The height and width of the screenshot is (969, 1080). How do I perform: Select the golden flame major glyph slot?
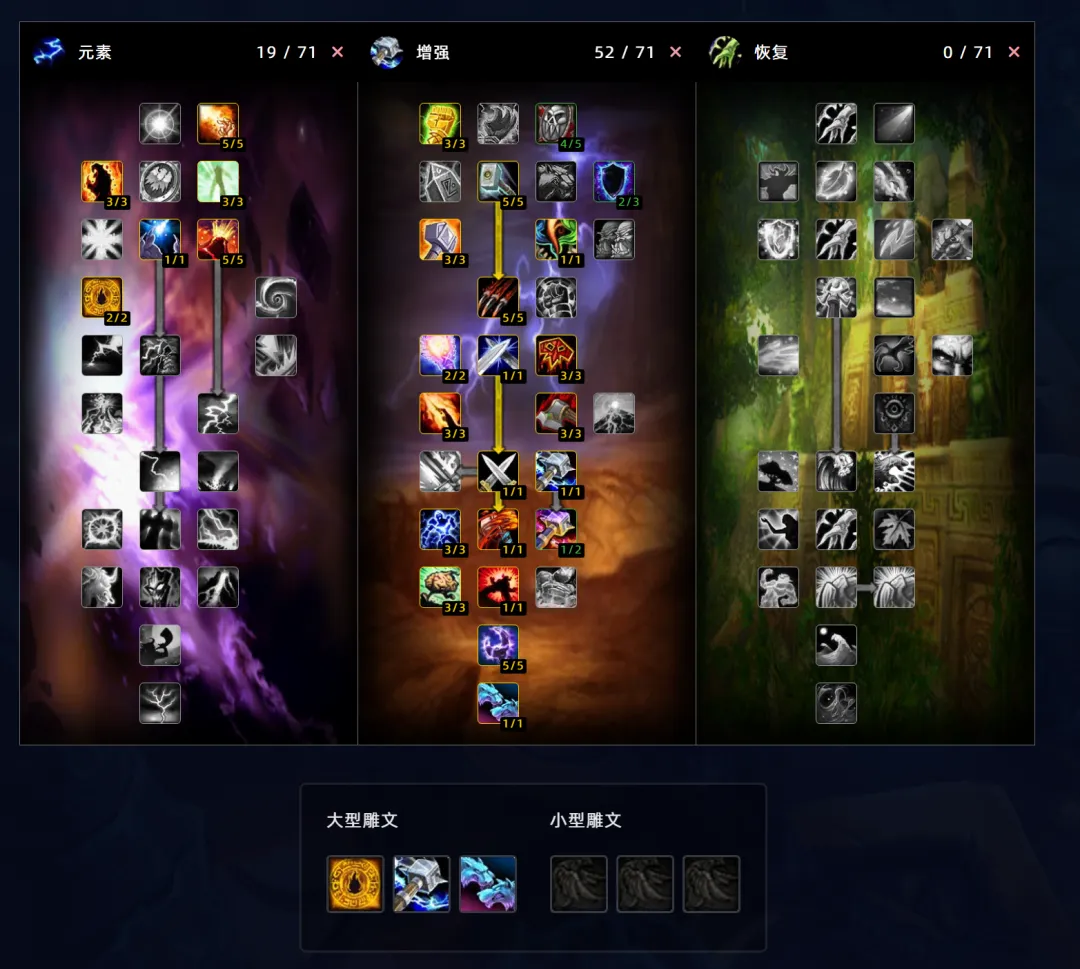[355, 884]
